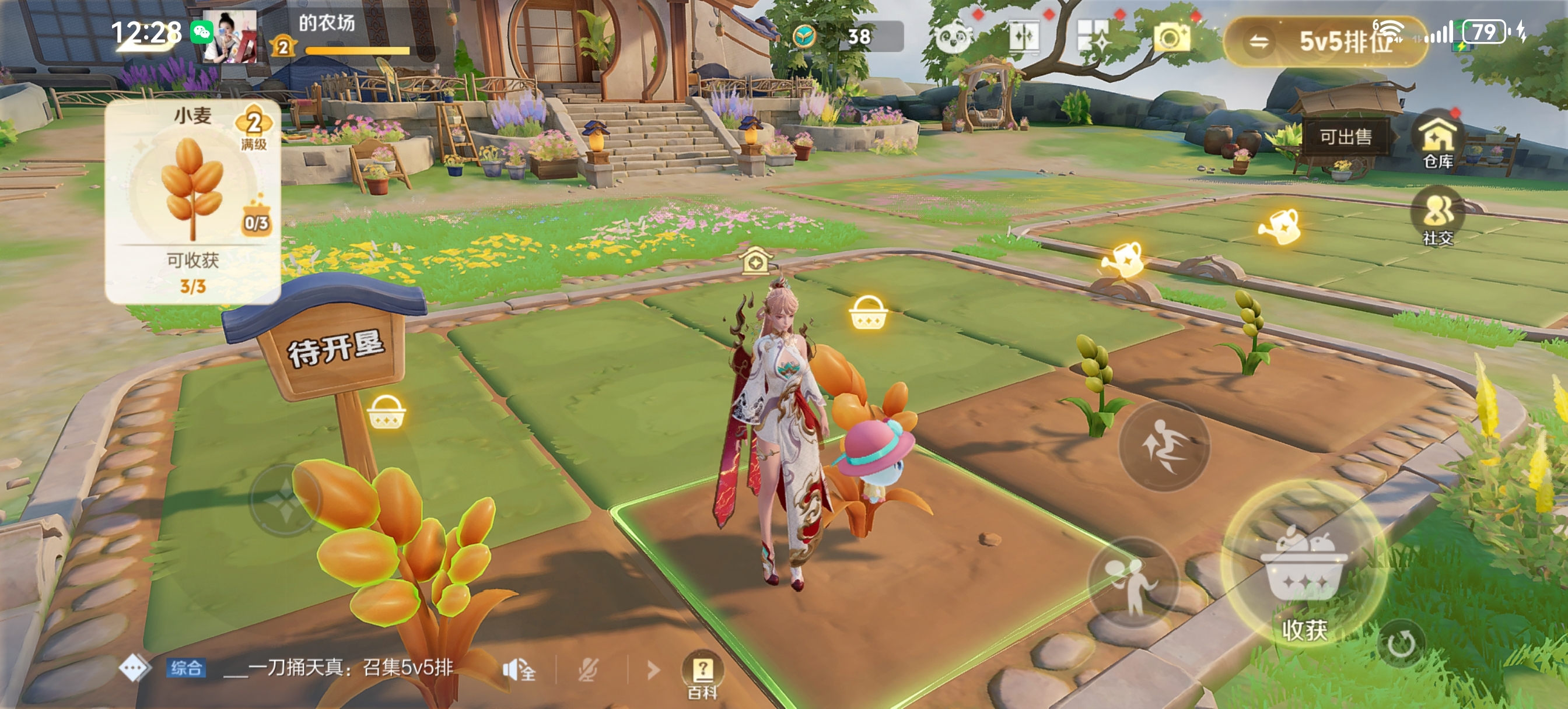
Task: Open the camera photo mode
Action: [1171, 39]
